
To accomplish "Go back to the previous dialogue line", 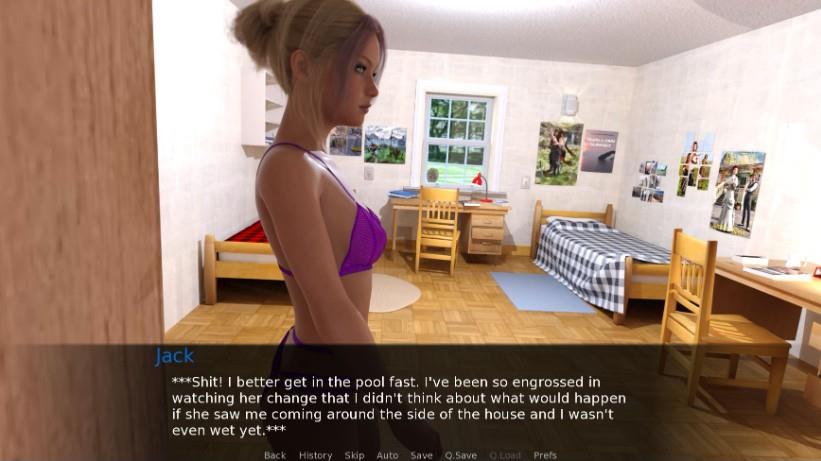I will 275,455.
